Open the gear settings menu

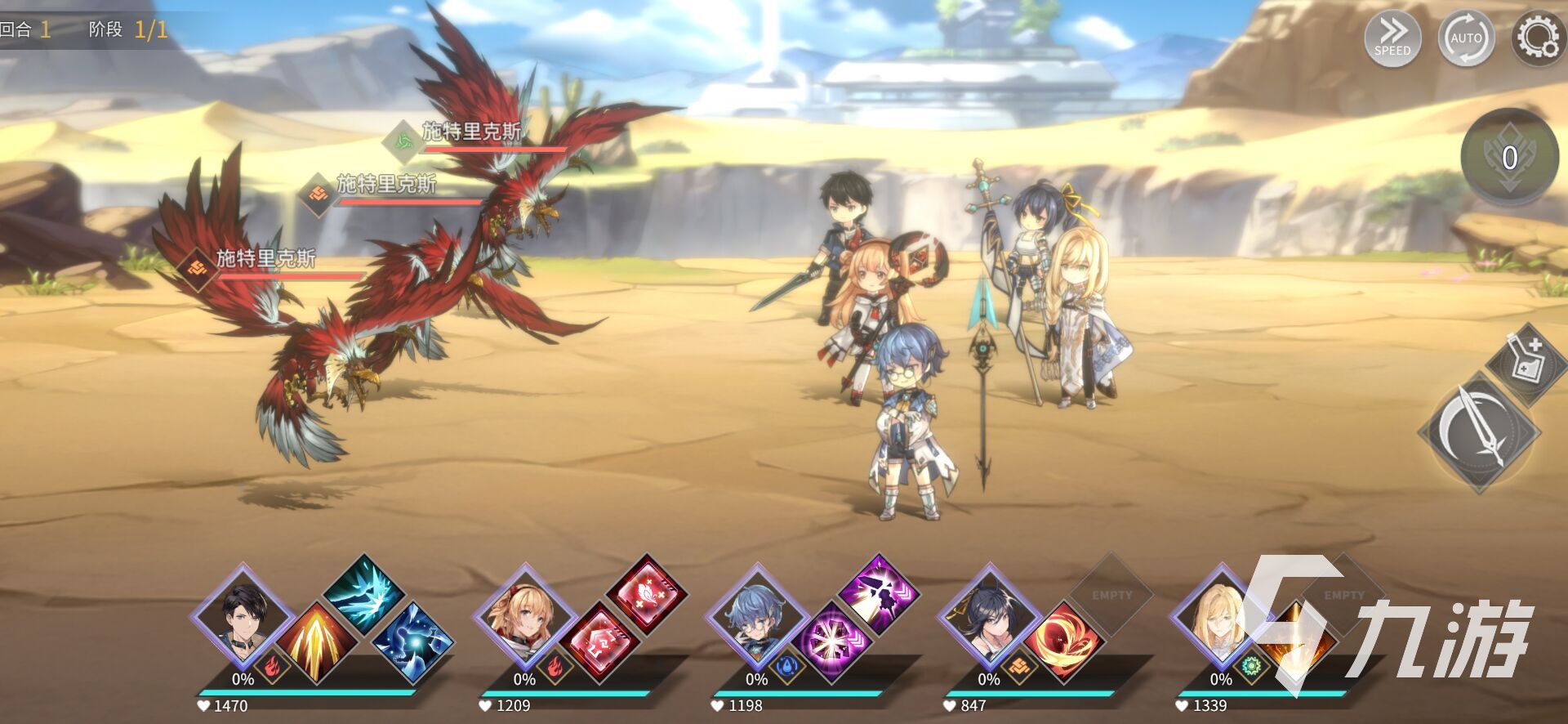click(x=1537, y=38)
